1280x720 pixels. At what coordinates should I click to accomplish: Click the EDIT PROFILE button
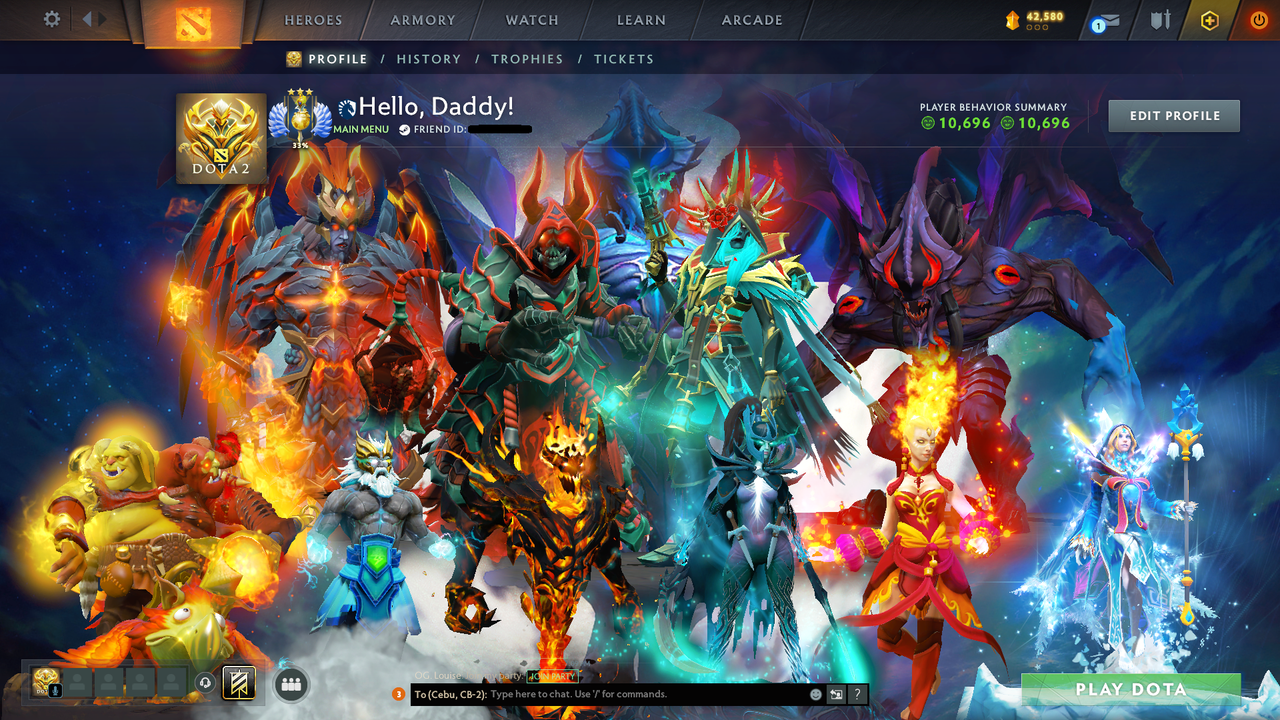point(1173,115)
